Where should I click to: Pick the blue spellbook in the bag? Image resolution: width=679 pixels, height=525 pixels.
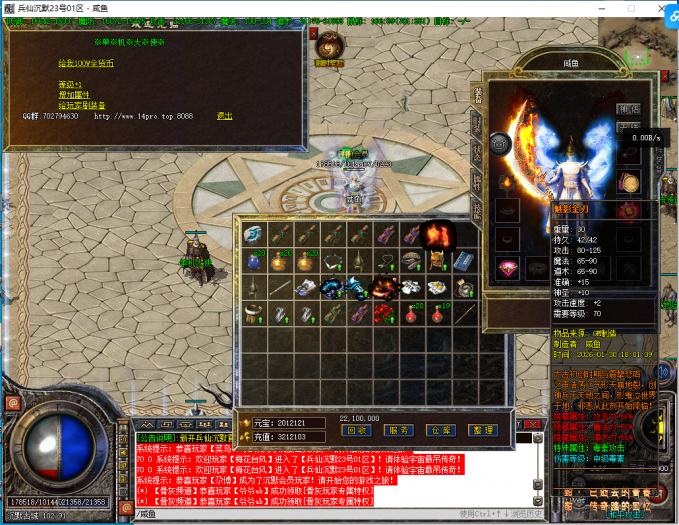[463, 259]
